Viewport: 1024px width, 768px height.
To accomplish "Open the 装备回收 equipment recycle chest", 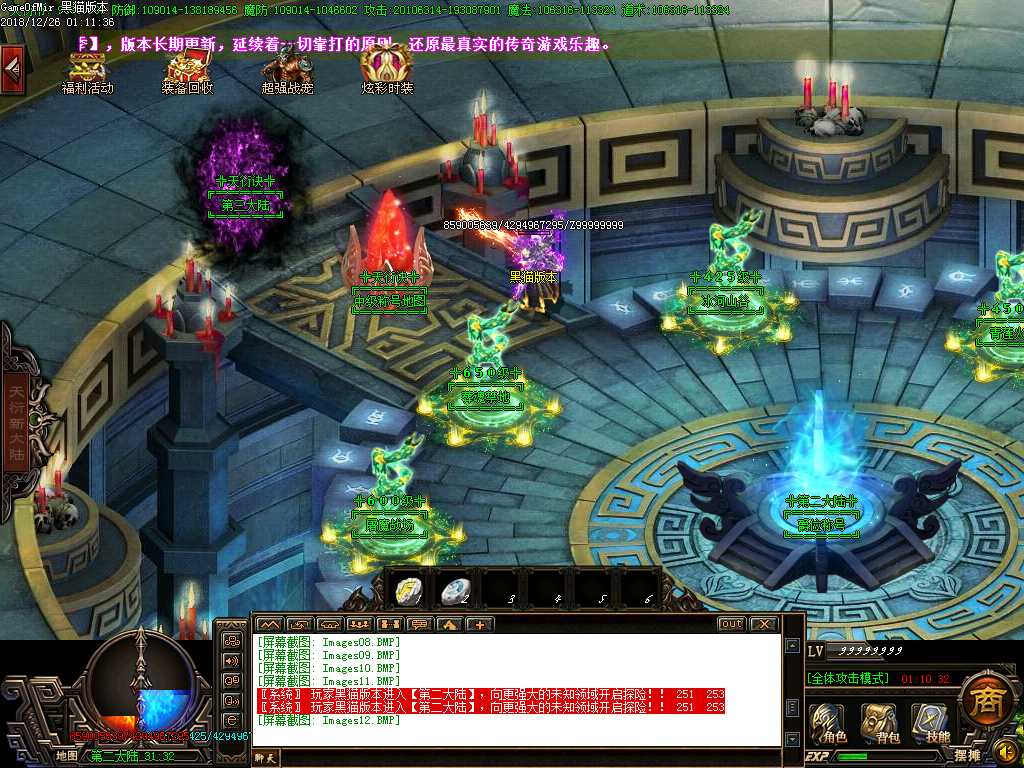I will 187,70.
